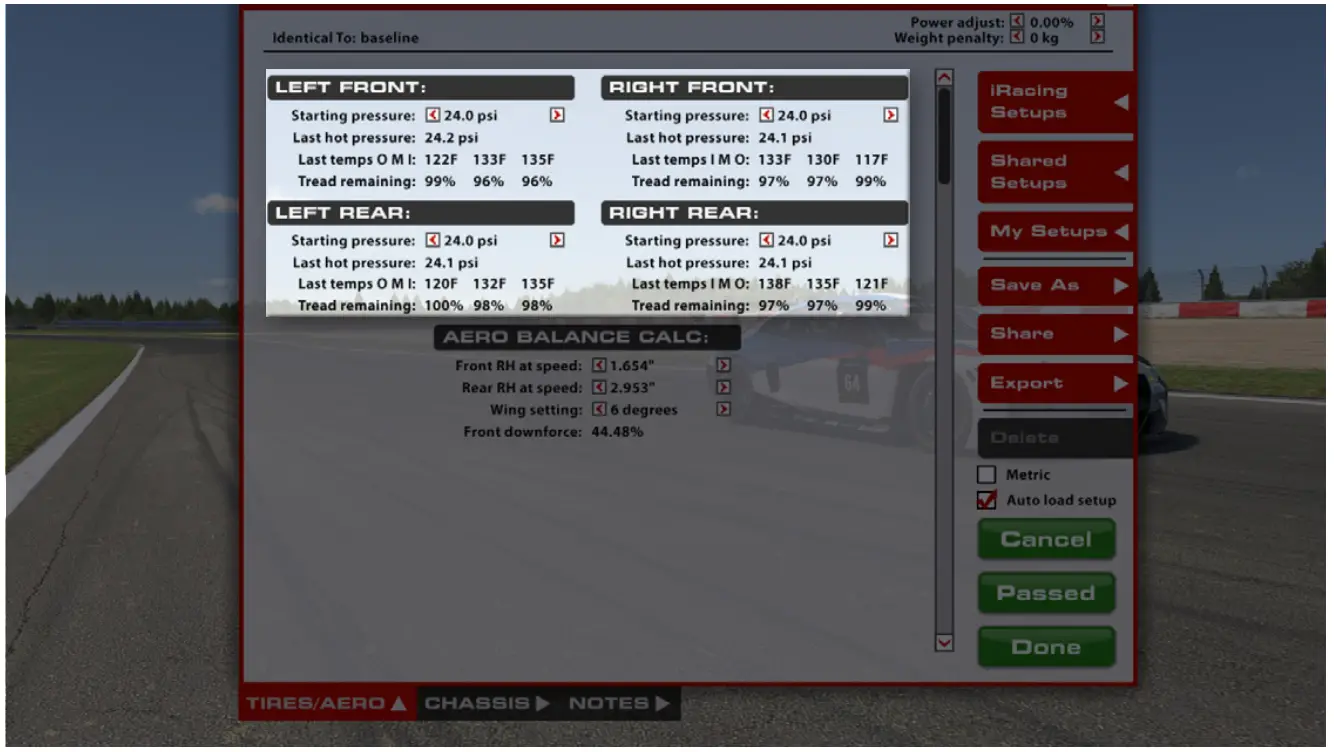Open the NOTES tab

[x=611, y=703]
